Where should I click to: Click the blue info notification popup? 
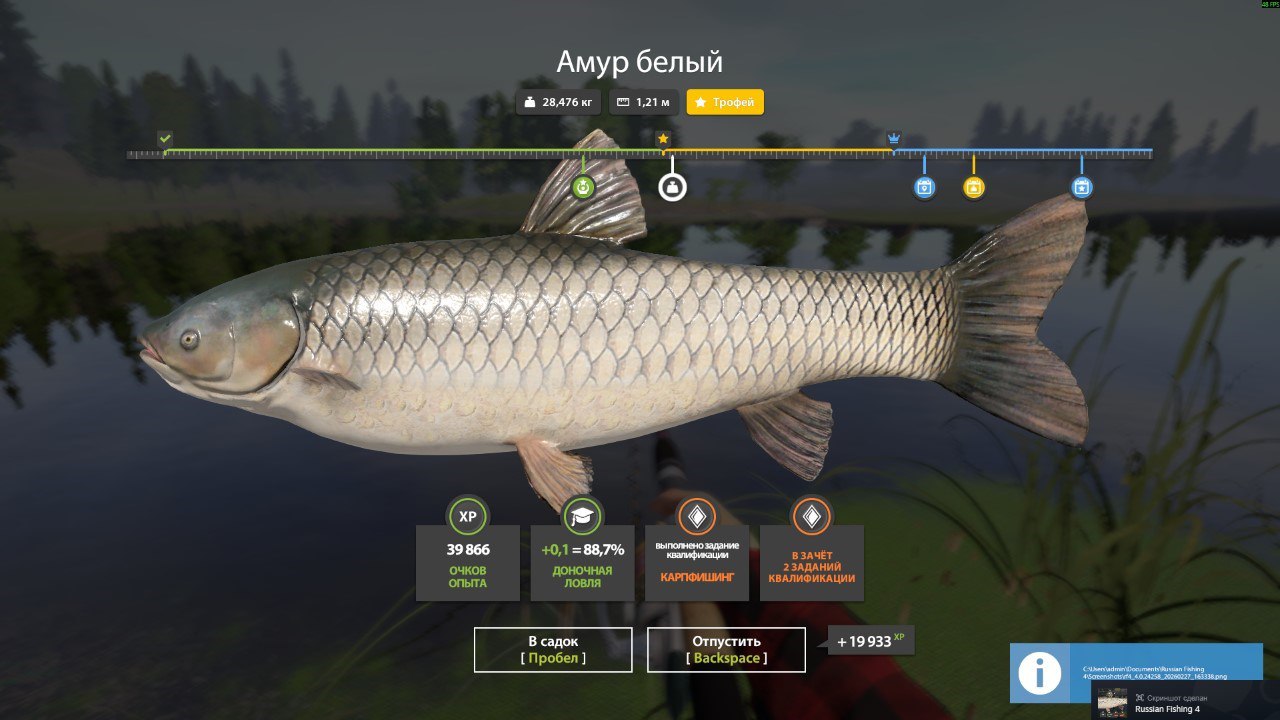click(1136, 672)
